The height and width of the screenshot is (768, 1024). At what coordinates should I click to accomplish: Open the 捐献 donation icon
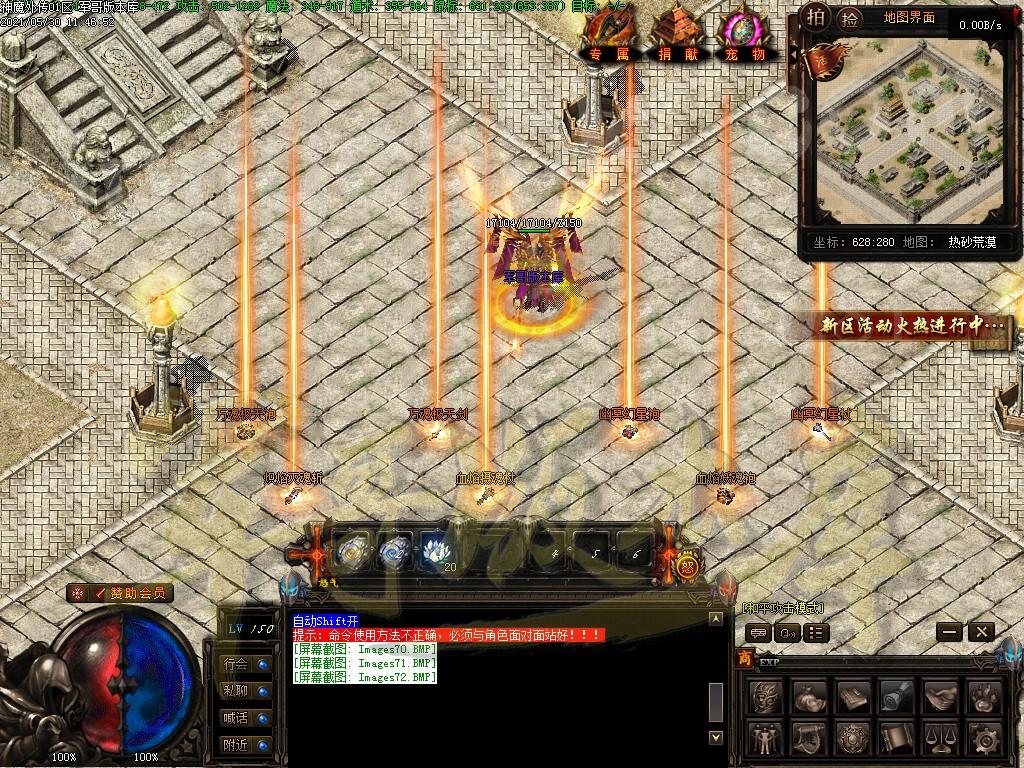[x=674, y=40]
